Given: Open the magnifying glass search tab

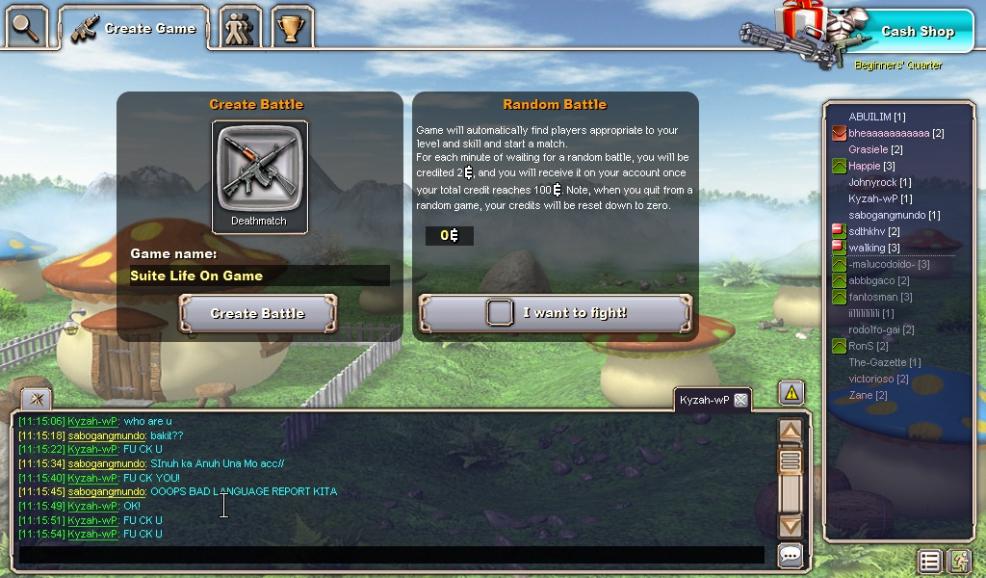Looking at the screenshot, I should click(27, 27).
